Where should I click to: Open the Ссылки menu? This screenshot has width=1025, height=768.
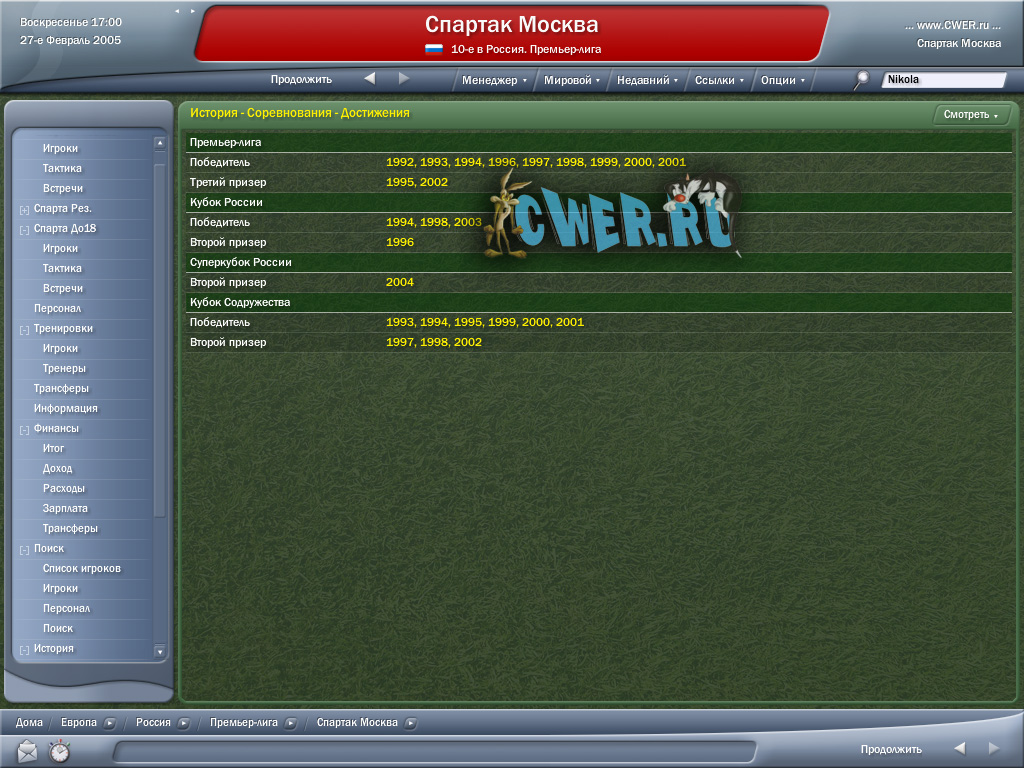coord(719,80)
